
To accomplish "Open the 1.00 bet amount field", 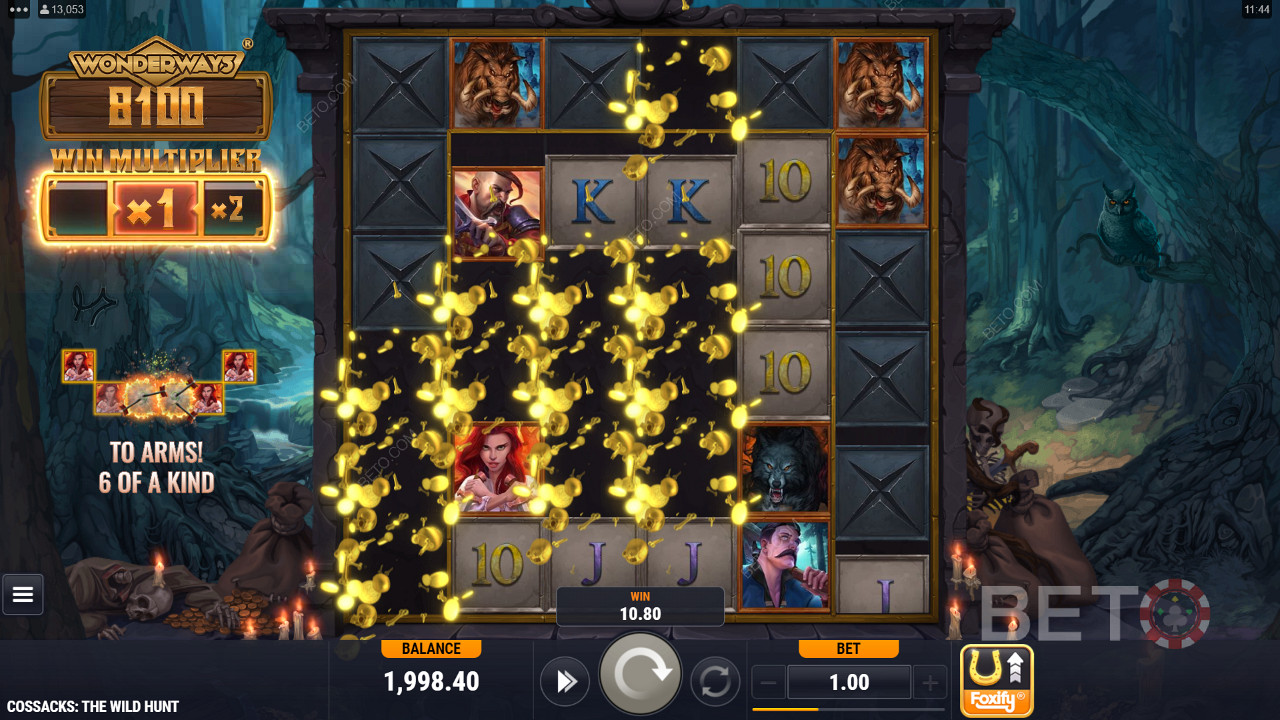I will click(849, 683).
